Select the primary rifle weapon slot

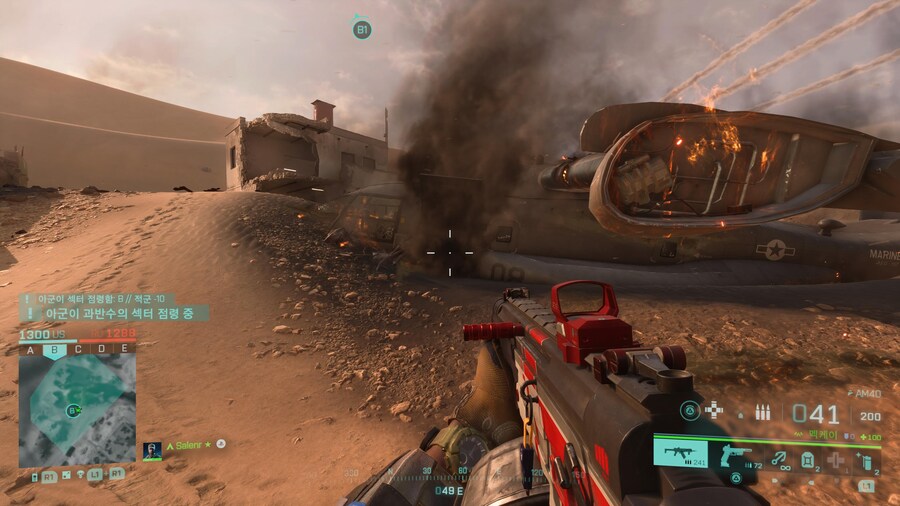click(680, 453)
